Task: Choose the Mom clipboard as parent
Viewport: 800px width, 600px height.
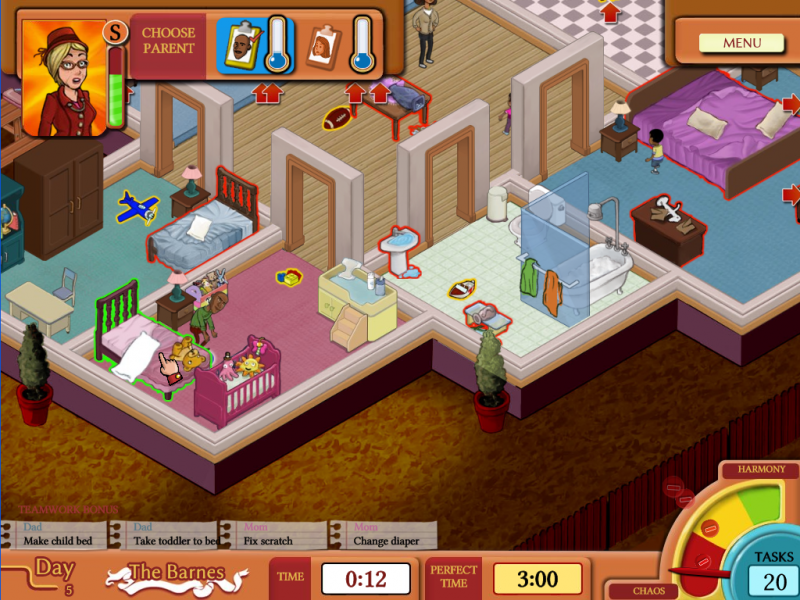Action: (x=322, y=46)
